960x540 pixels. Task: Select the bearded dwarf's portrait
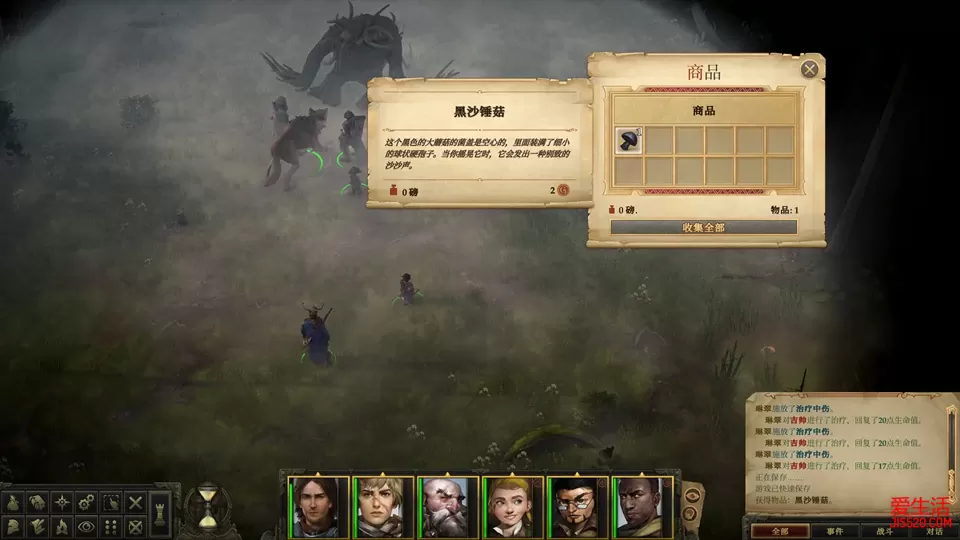447,507
